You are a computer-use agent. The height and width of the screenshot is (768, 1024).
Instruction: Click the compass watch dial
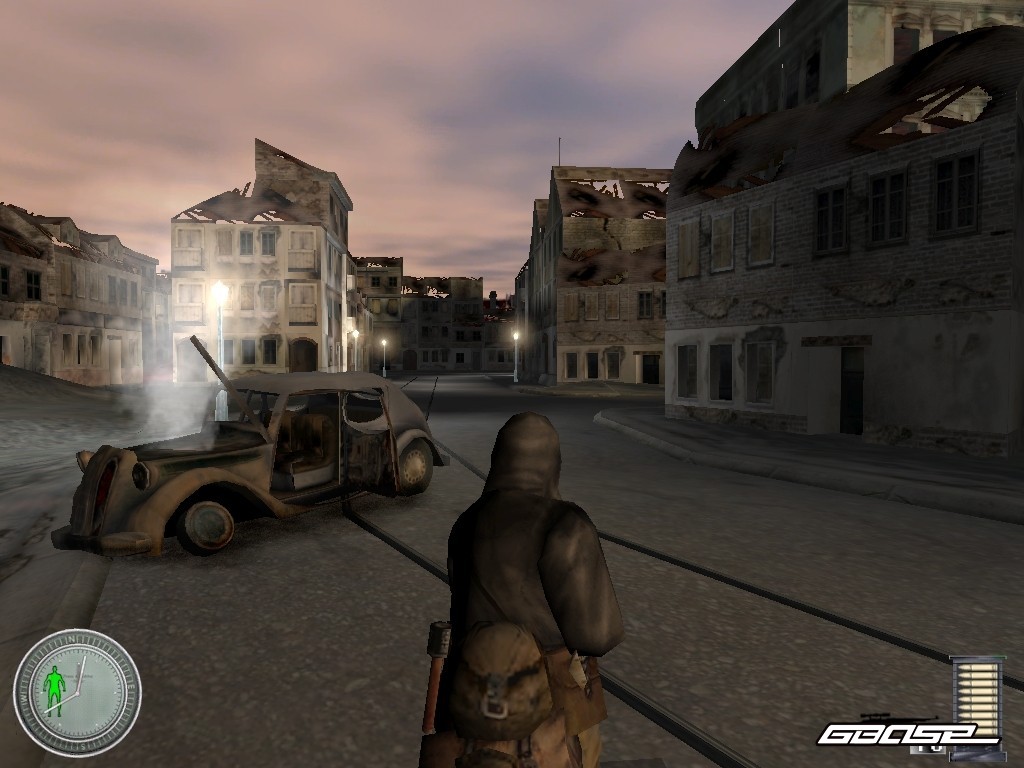pyautogui.click(x=77, y=692)
